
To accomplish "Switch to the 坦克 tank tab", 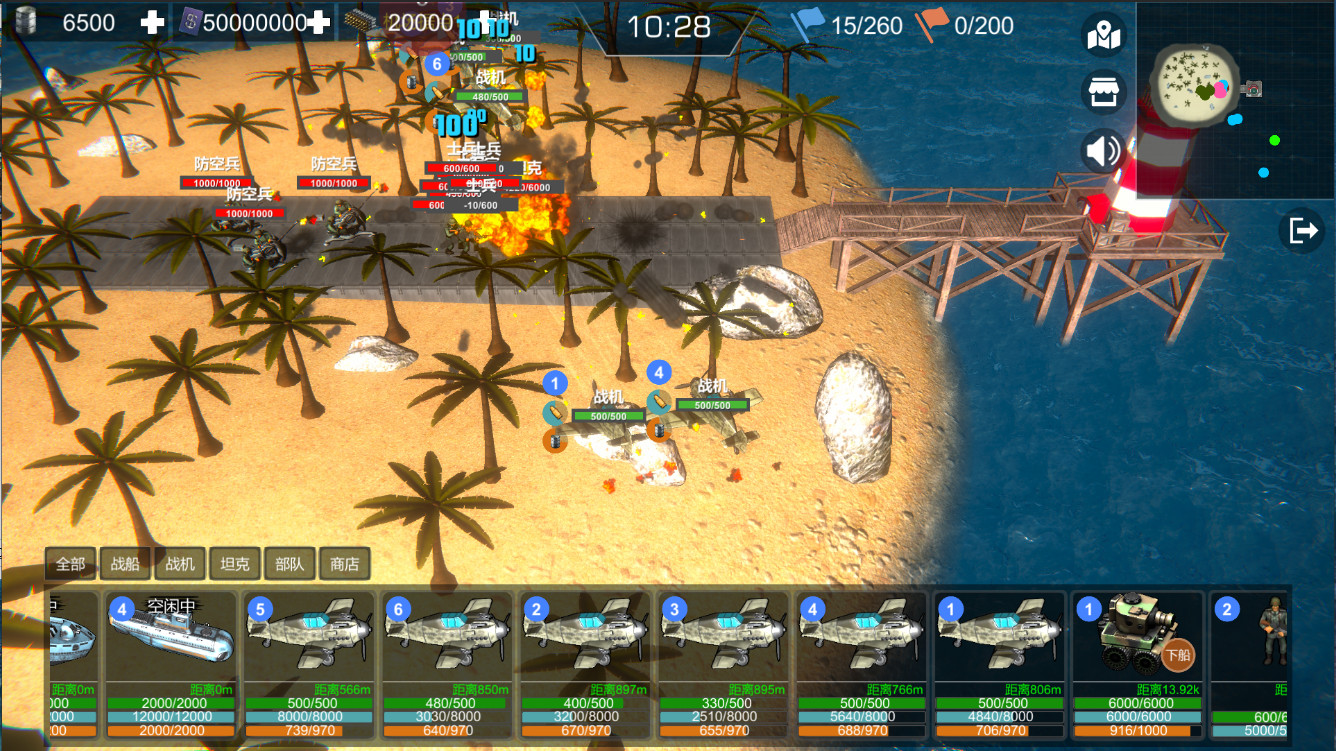I will pos(236,563).
